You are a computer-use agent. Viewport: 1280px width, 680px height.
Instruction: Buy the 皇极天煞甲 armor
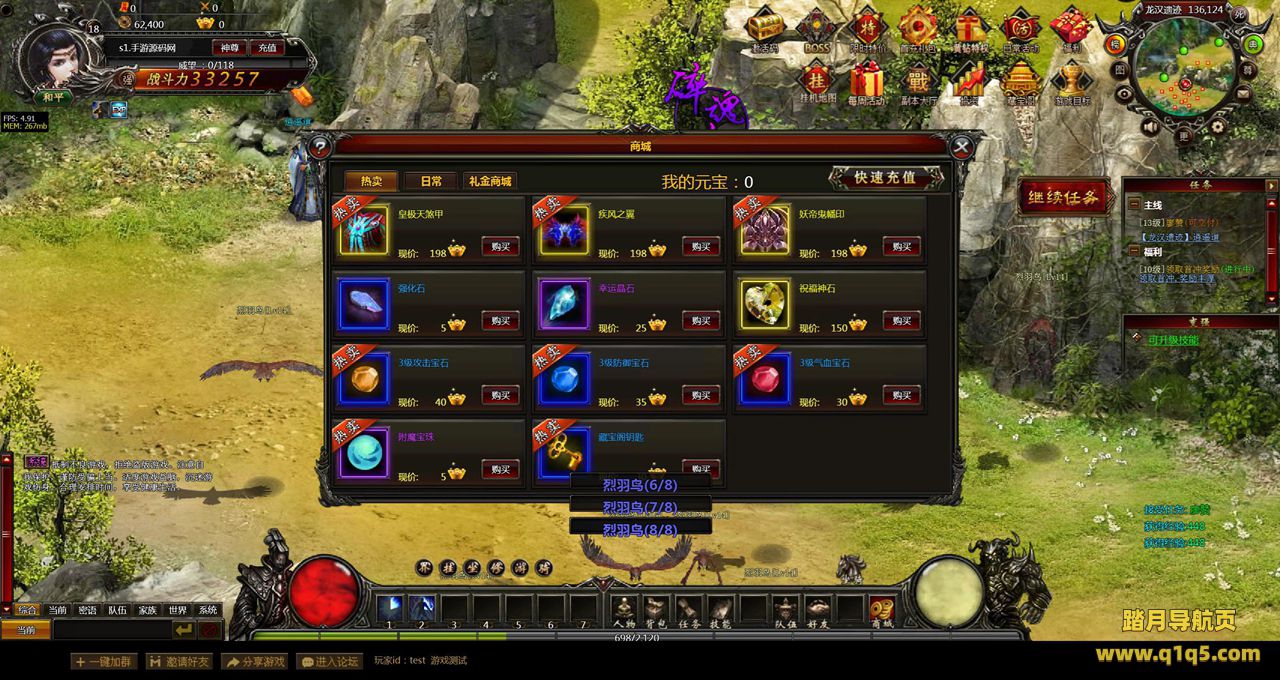[x=500, y=247]
